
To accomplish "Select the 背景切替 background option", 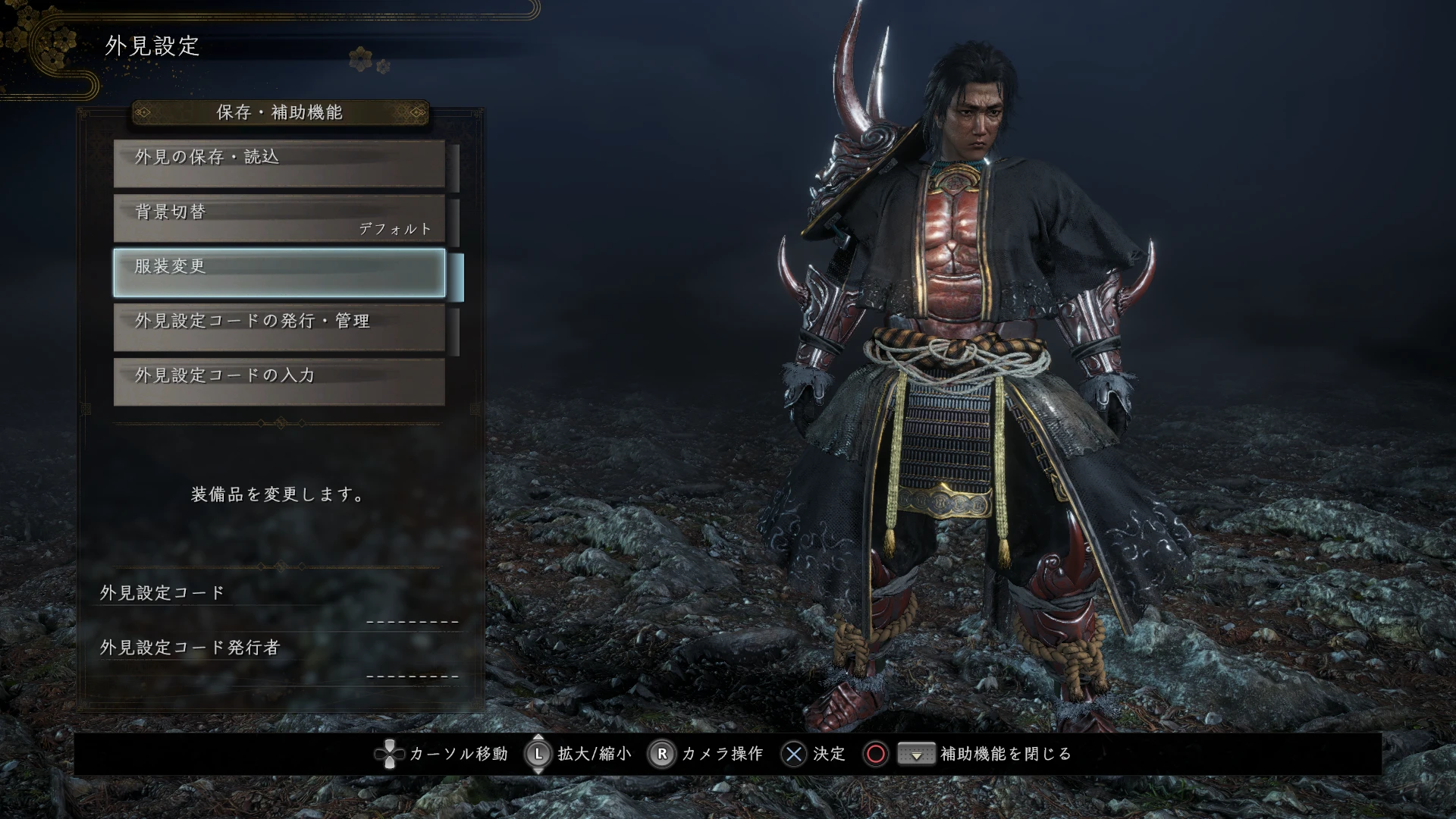I will point(279,218).
